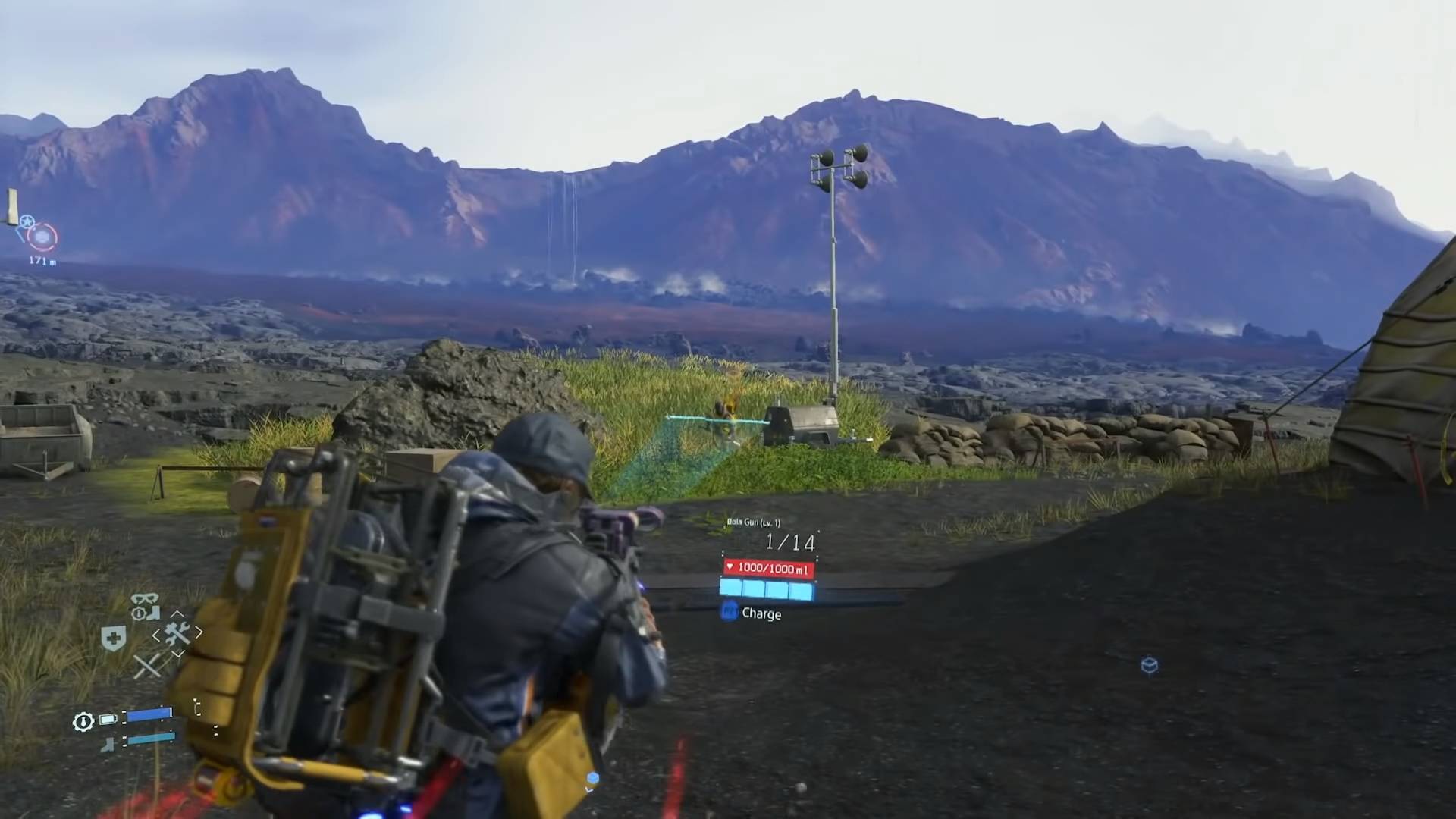The image size is (1456, 819).
Task: Click the upward chevron above equipped tool
Action: [x=177, y=613]
